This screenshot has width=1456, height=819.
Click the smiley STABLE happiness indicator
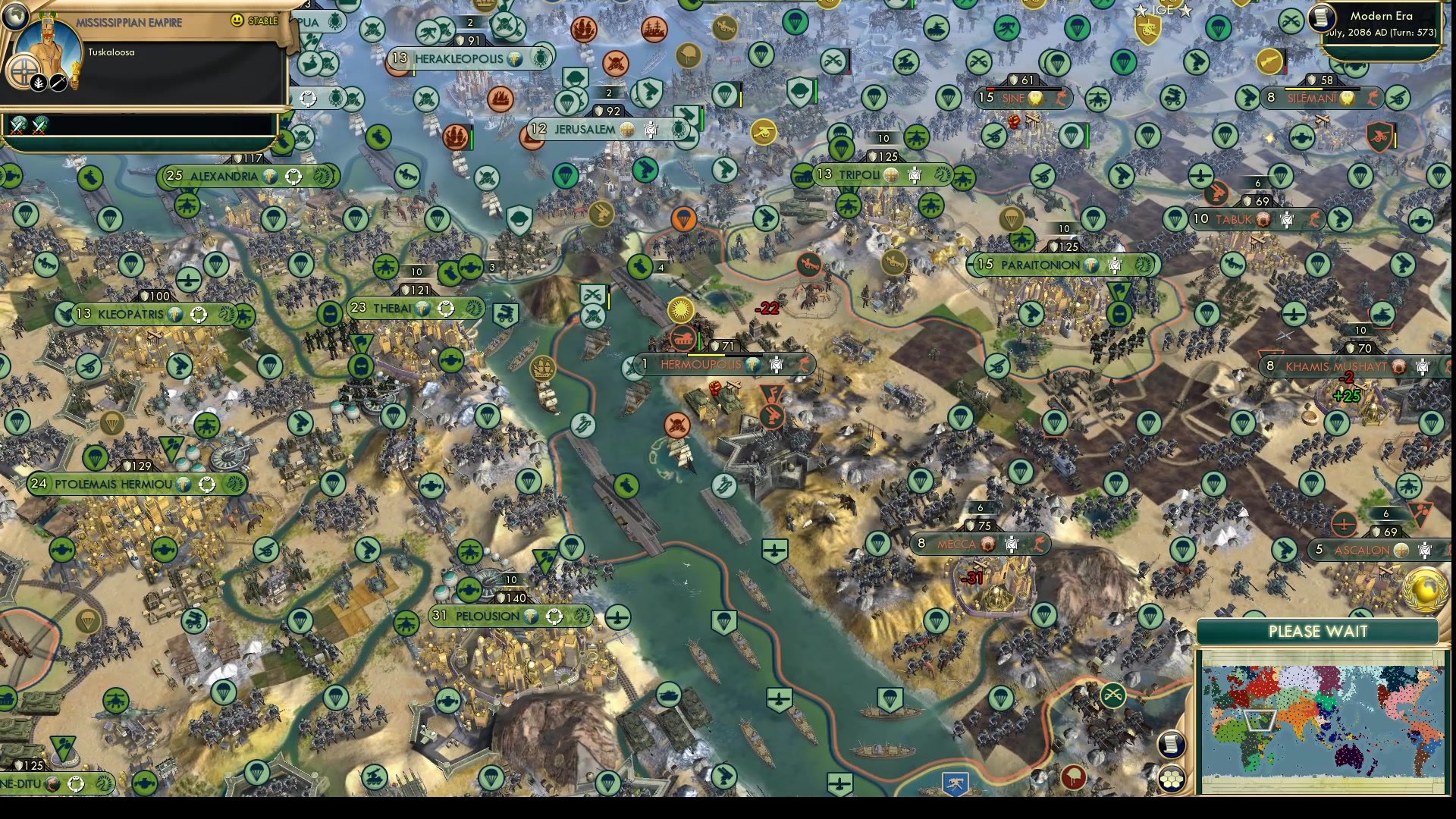point(237,20)
